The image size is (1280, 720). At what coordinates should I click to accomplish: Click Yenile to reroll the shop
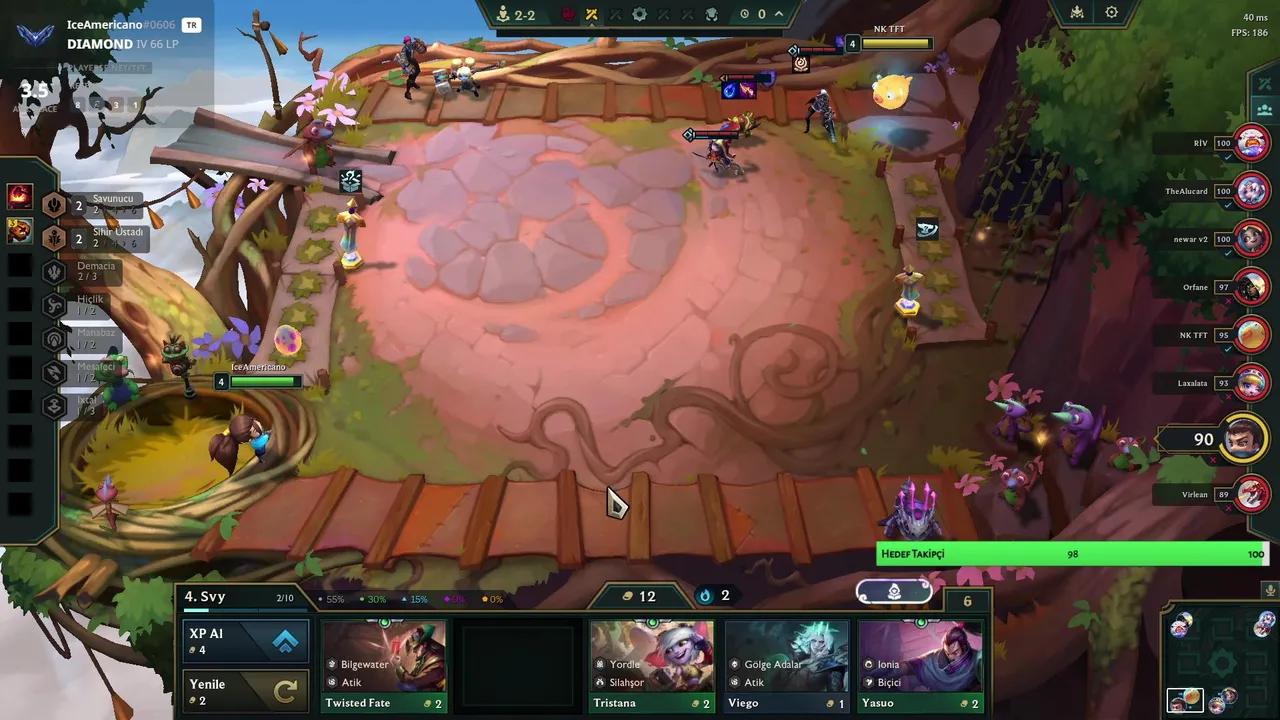click(246, 692)
